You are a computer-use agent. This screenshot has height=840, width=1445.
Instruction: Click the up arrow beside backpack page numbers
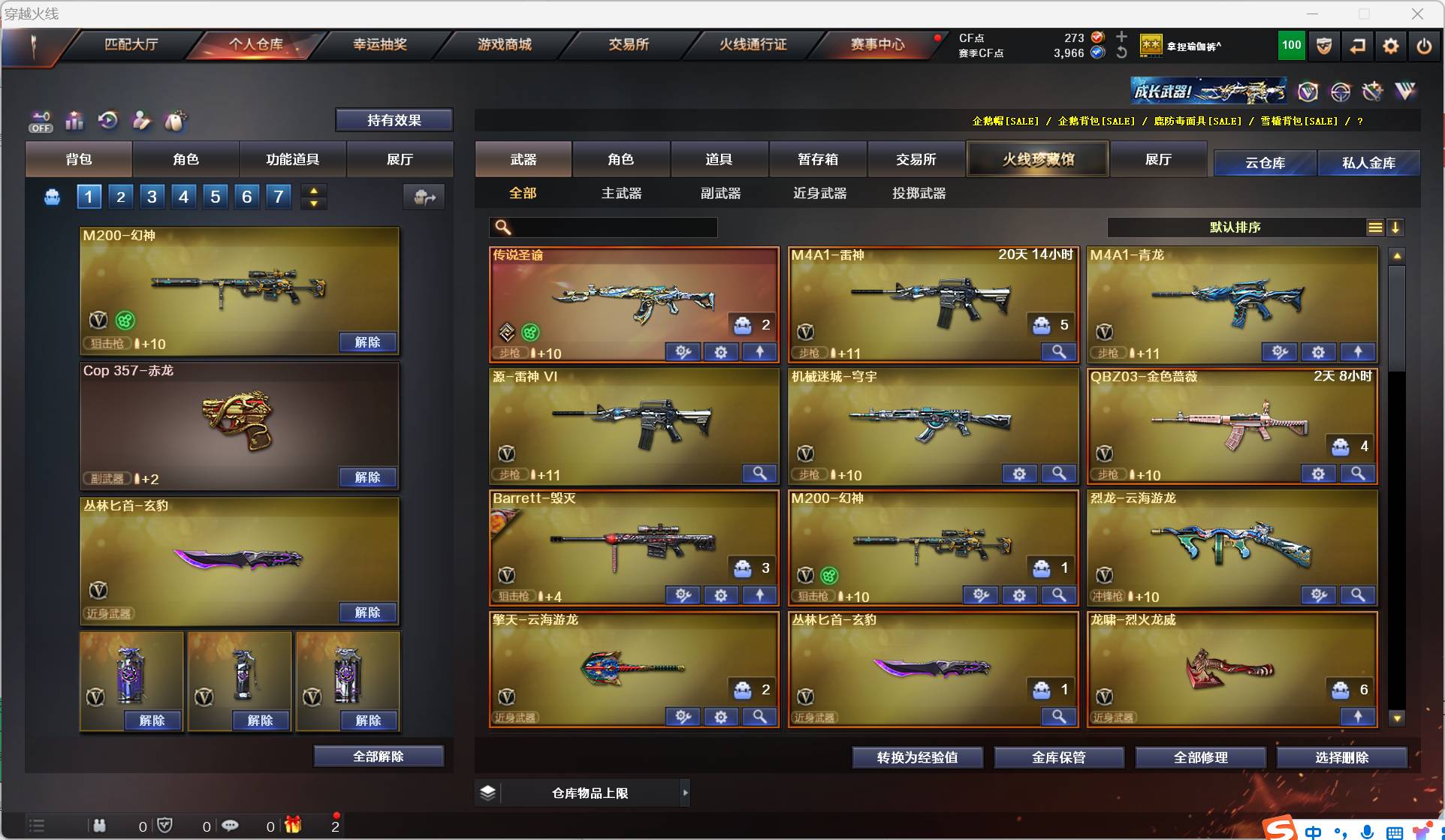pos(314,189)
